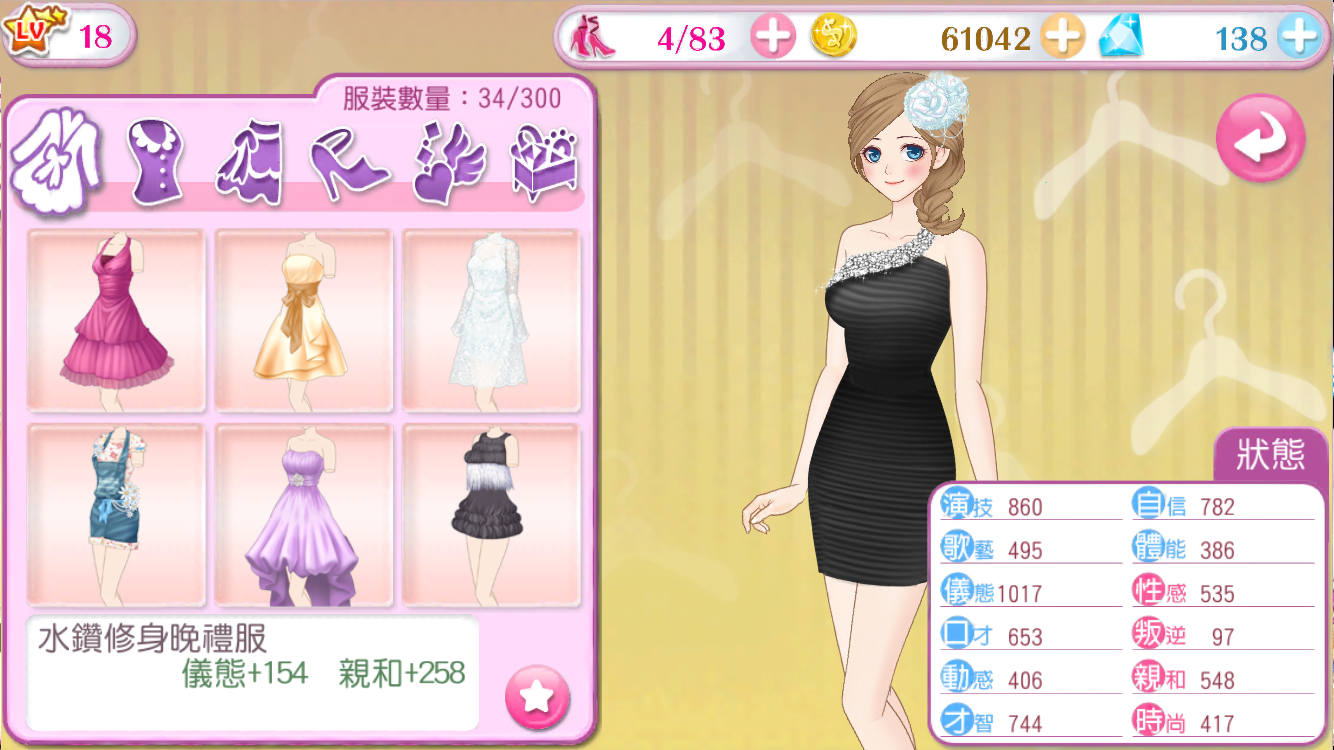Pick the yellow strapless bow dress
The image size is (1334, 750).
303,320
